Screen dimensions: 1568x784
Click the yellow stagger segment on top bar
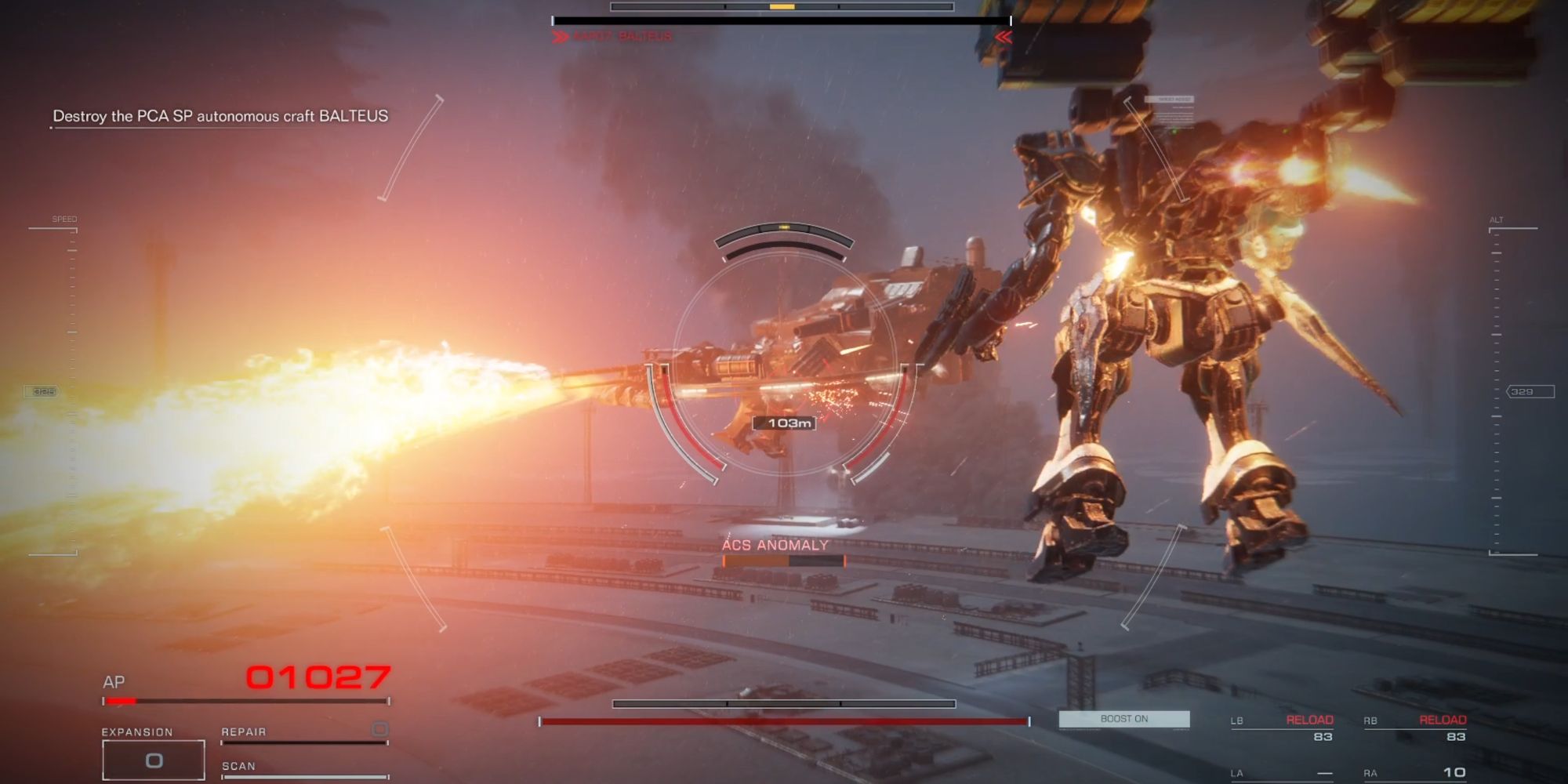coord(782,7)
